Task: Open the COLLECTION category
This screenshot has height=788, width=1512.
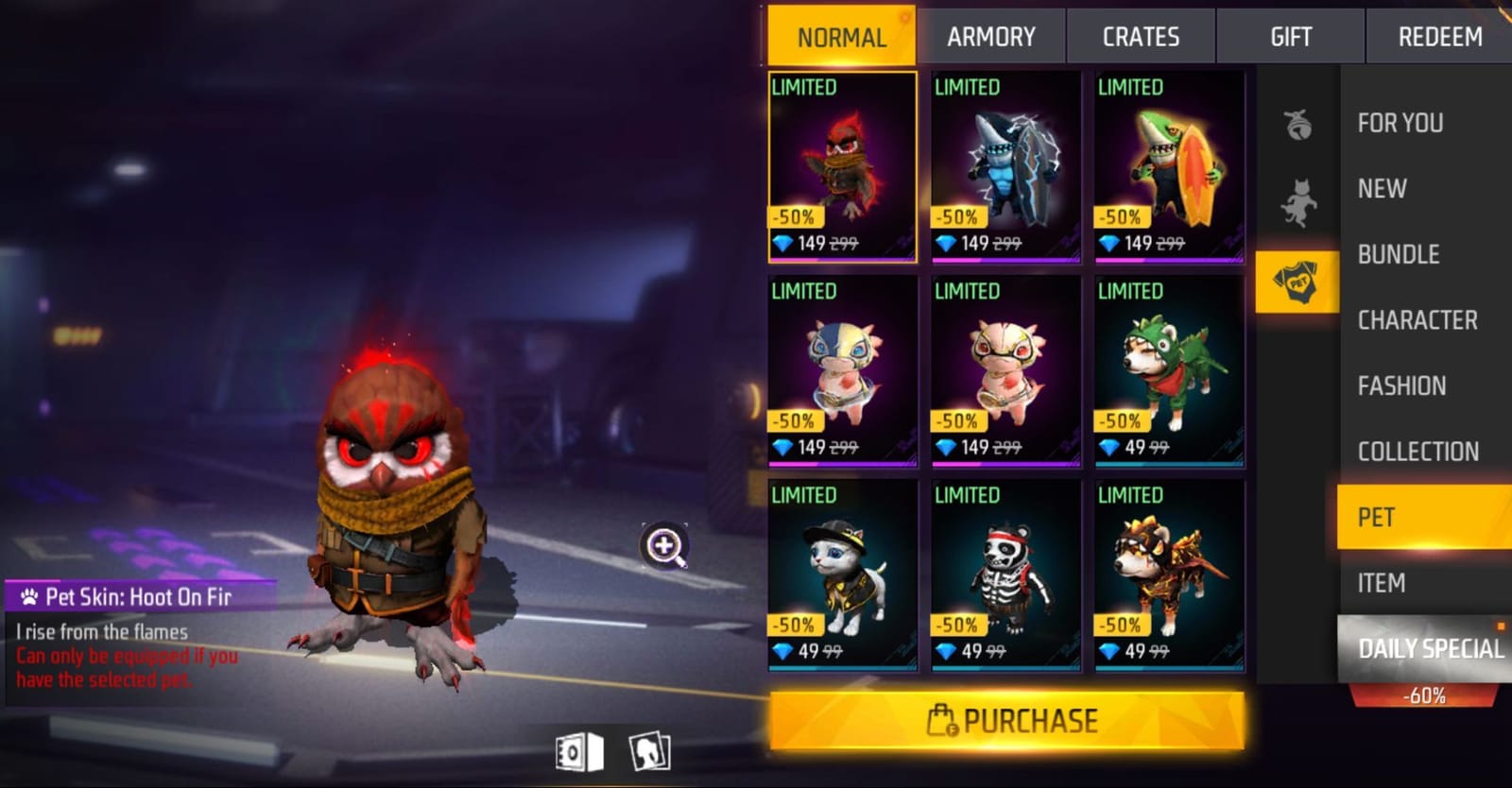Action: 1417,452
